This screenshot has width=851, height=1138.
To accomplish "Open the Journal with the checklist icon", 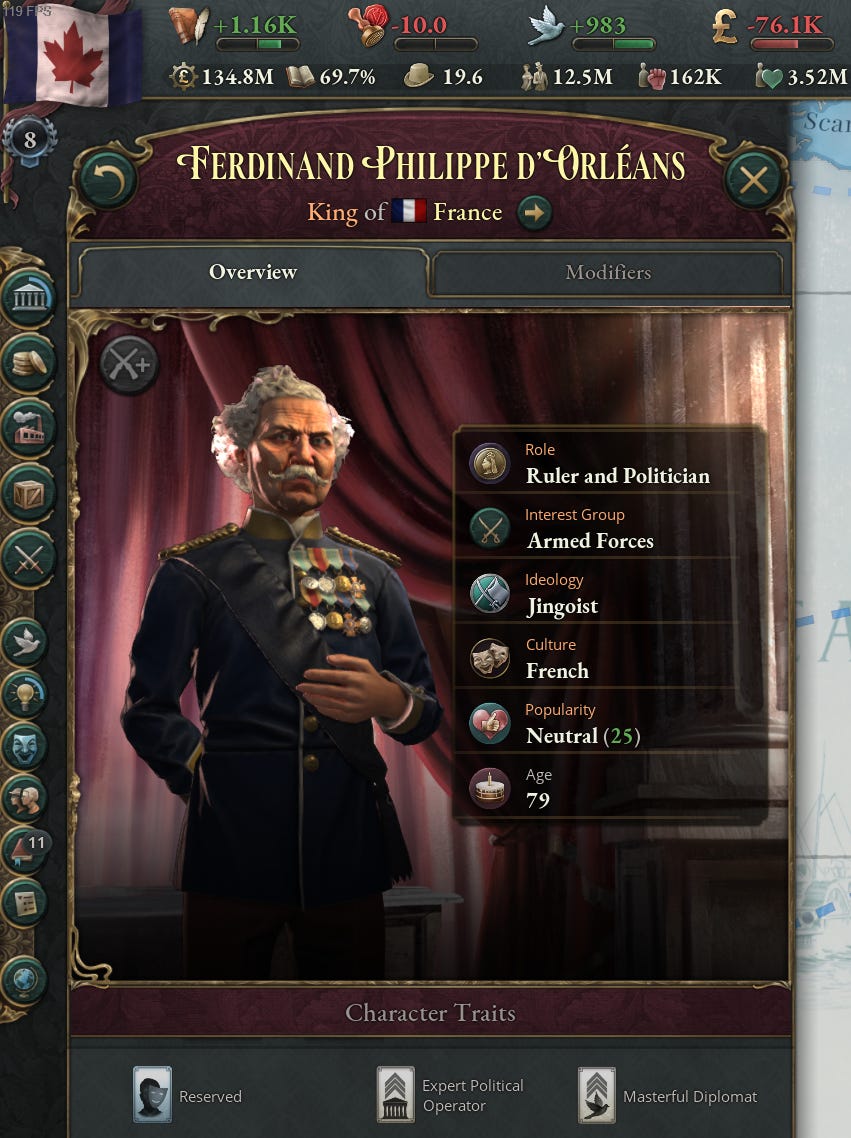I will (x=27, y=903).
